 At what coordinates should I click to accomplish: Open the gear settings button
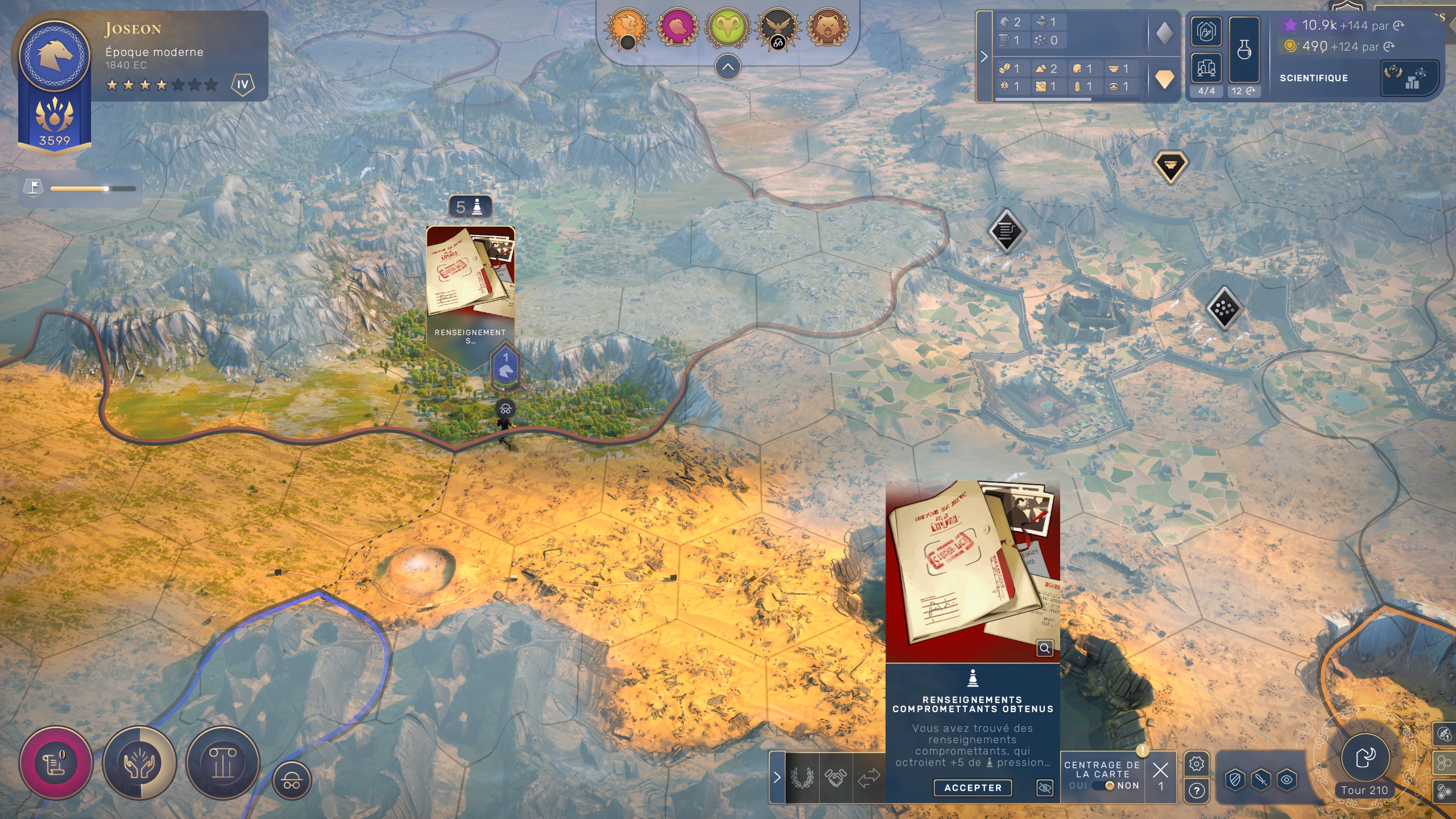coord(1196,764)
